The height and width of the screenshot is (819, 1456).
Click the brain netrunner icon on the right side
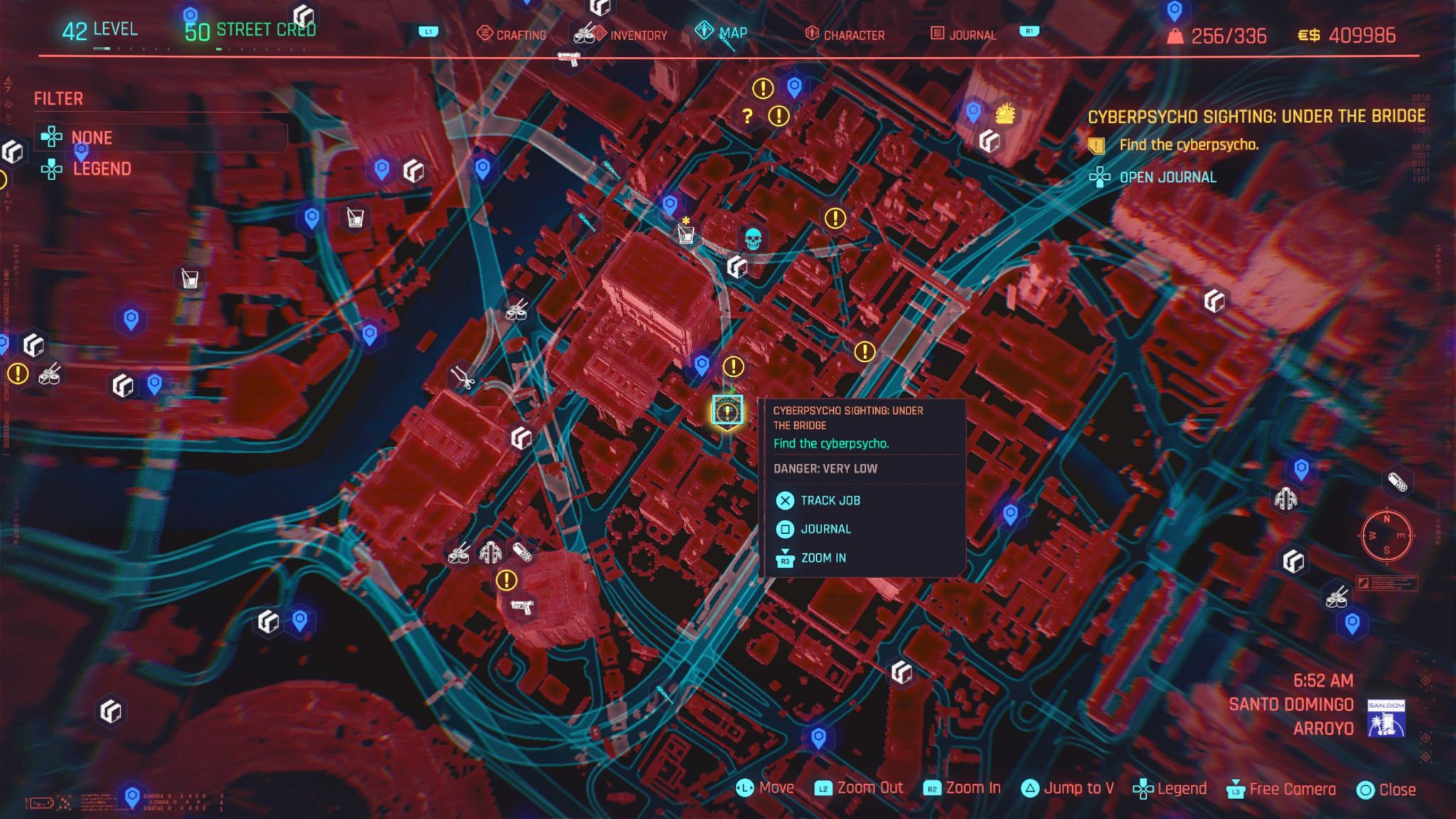(x=1285, y=500)
